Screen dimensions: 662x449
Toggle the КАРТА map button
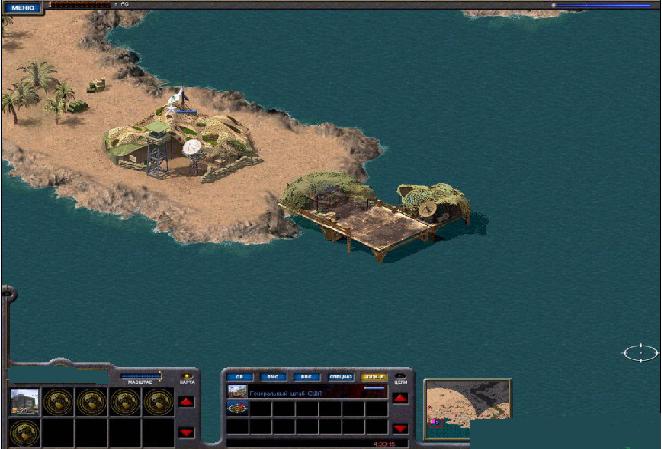(x=185, y=376)
